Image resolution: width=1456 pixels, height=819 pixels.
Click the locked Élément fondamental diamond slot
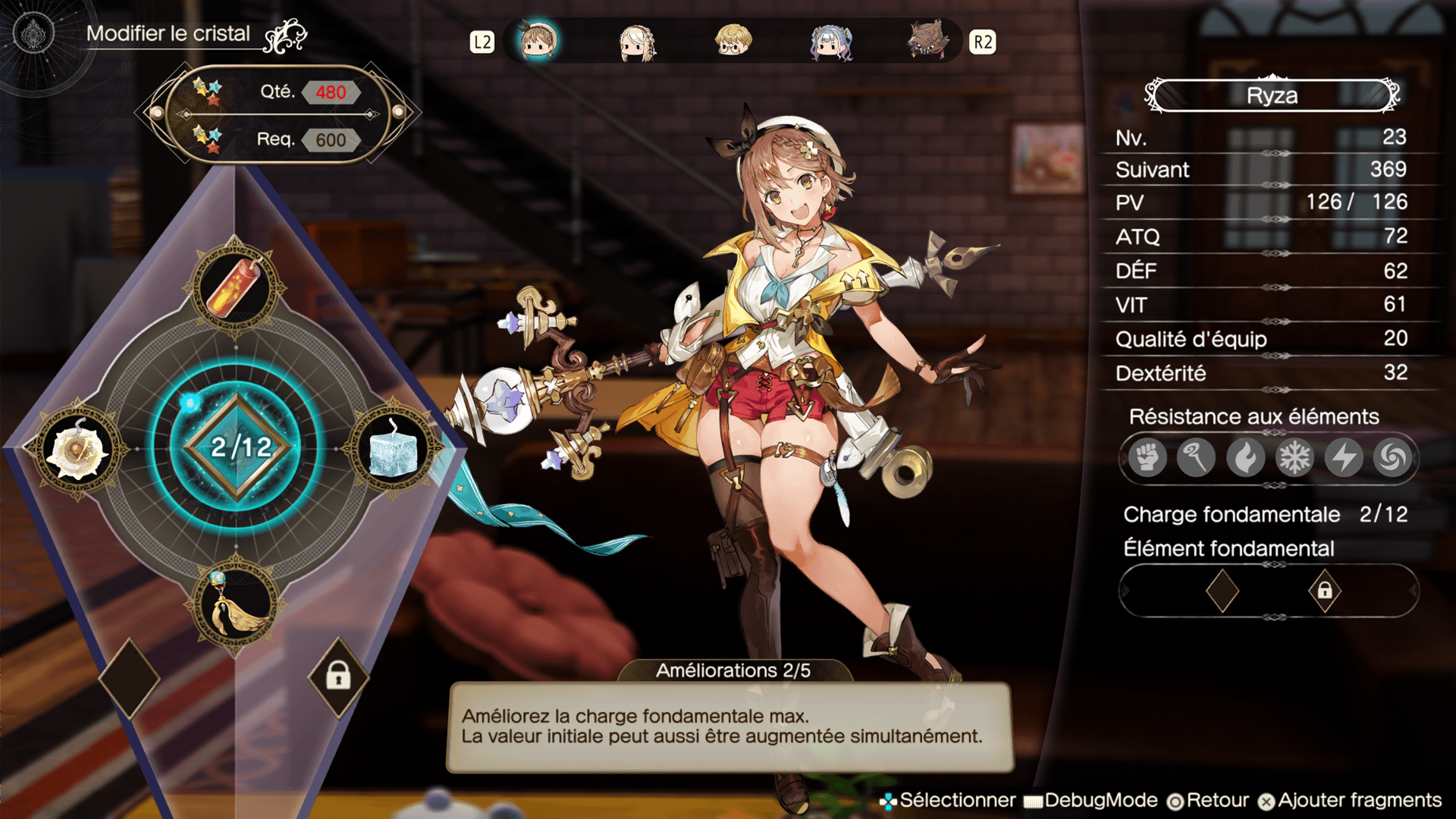pos(1324,590)
